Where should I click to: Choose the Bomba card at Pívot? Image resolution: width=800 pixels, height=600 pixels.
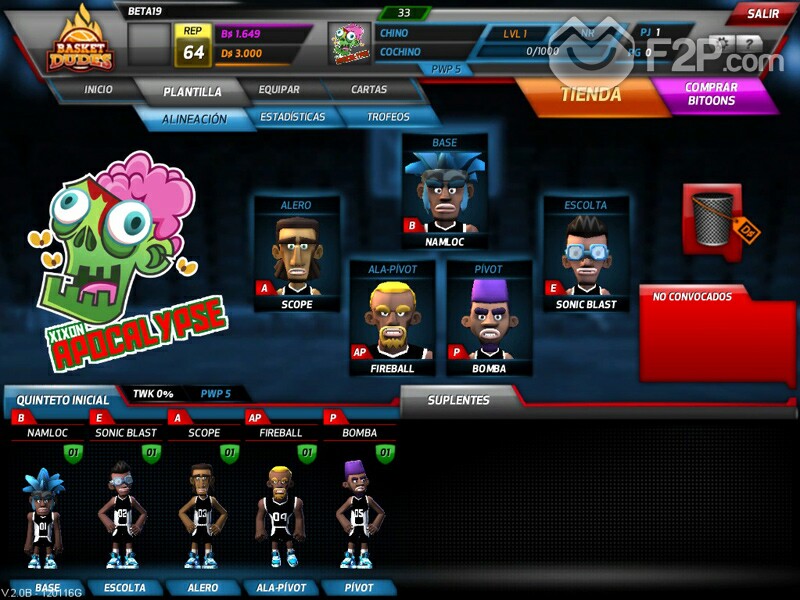pos(488,318)
